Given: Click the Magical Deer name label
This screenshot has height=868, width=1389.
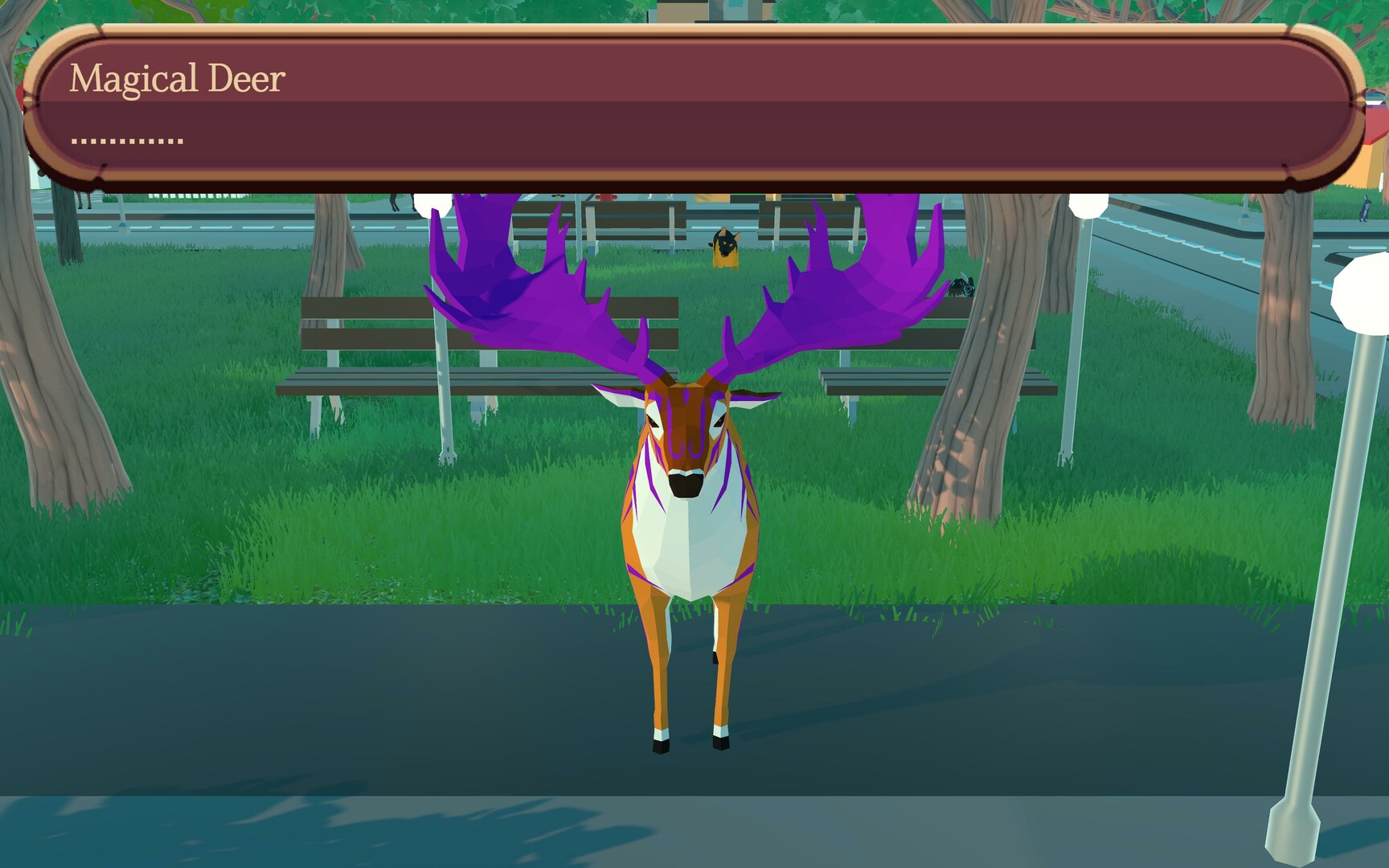Looking at the screenshot, I should click(x=178, y=77).
